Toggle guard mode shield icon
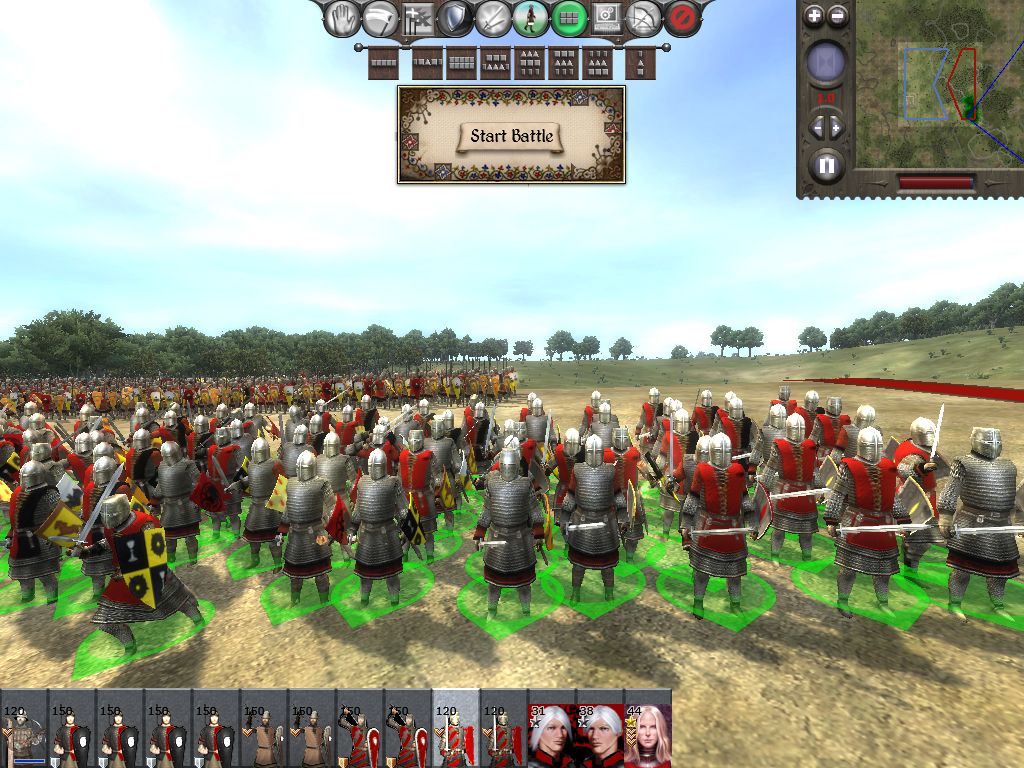Image resolution: width=1024 pixels, height=768 pixels. [x=455, y=17]
